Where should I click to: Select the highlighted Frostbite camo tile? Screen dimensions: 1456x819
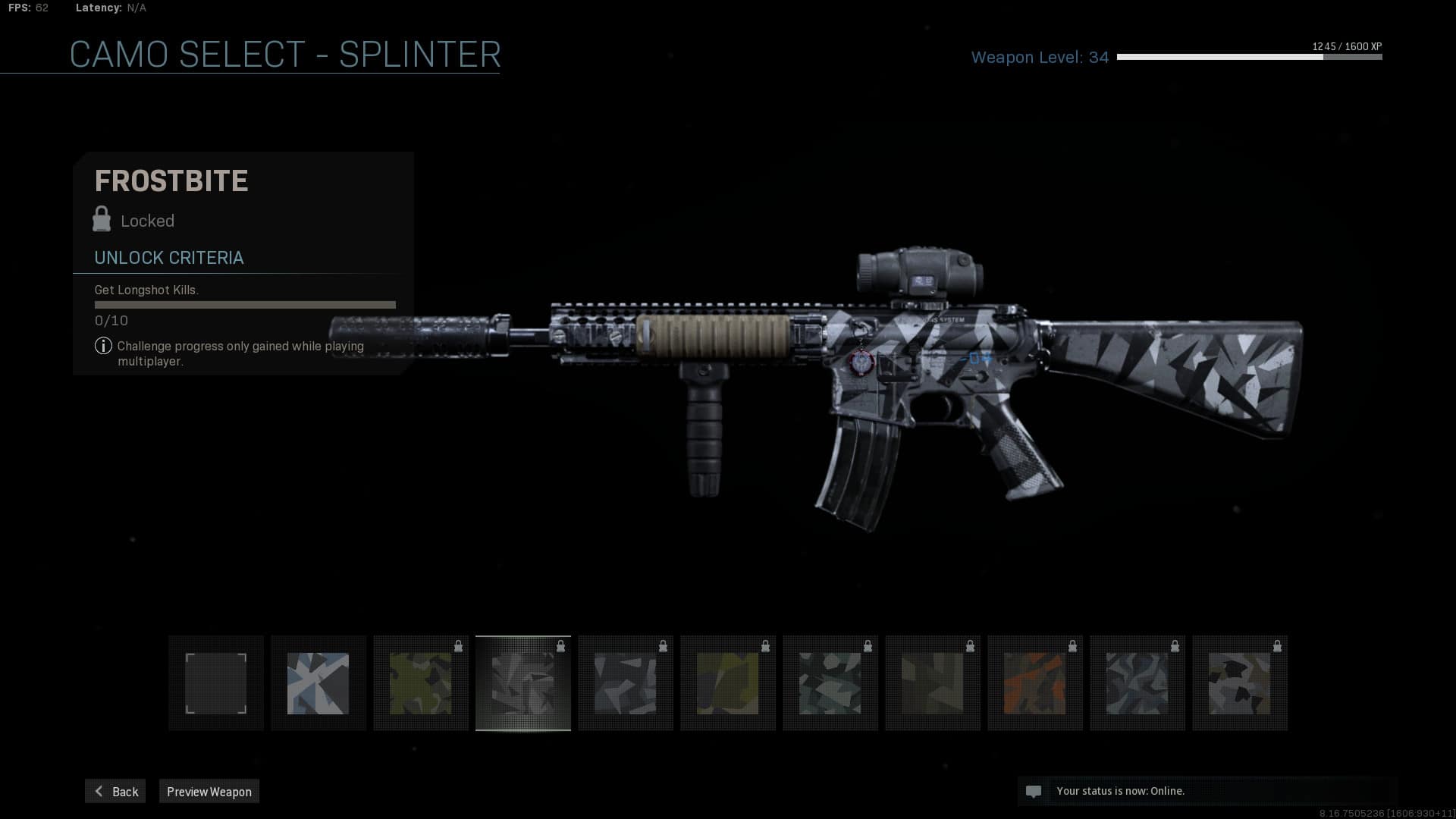click(x=523, y=683)
